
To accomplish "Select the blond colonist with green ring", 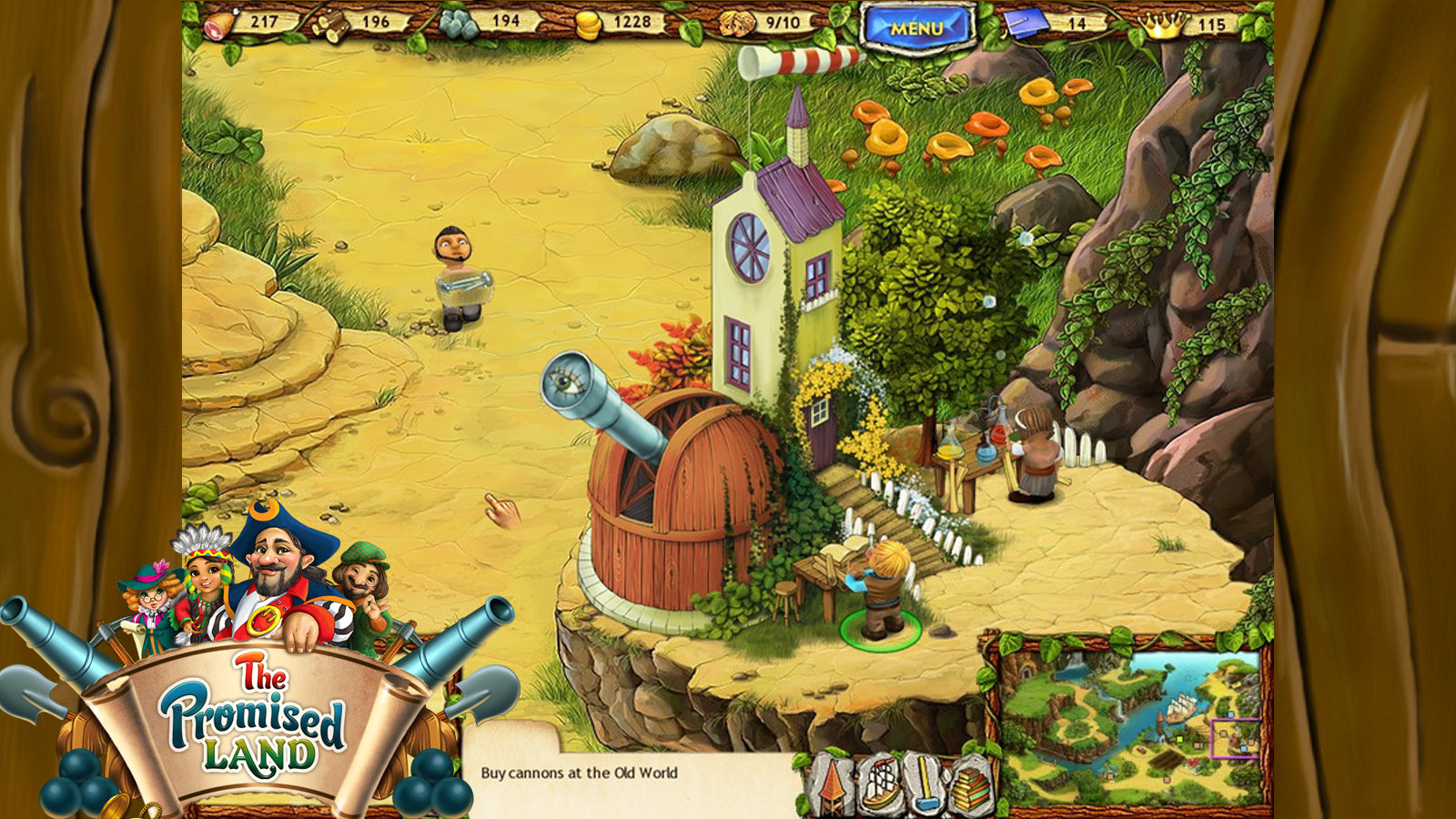I will (x=880, y=590).
